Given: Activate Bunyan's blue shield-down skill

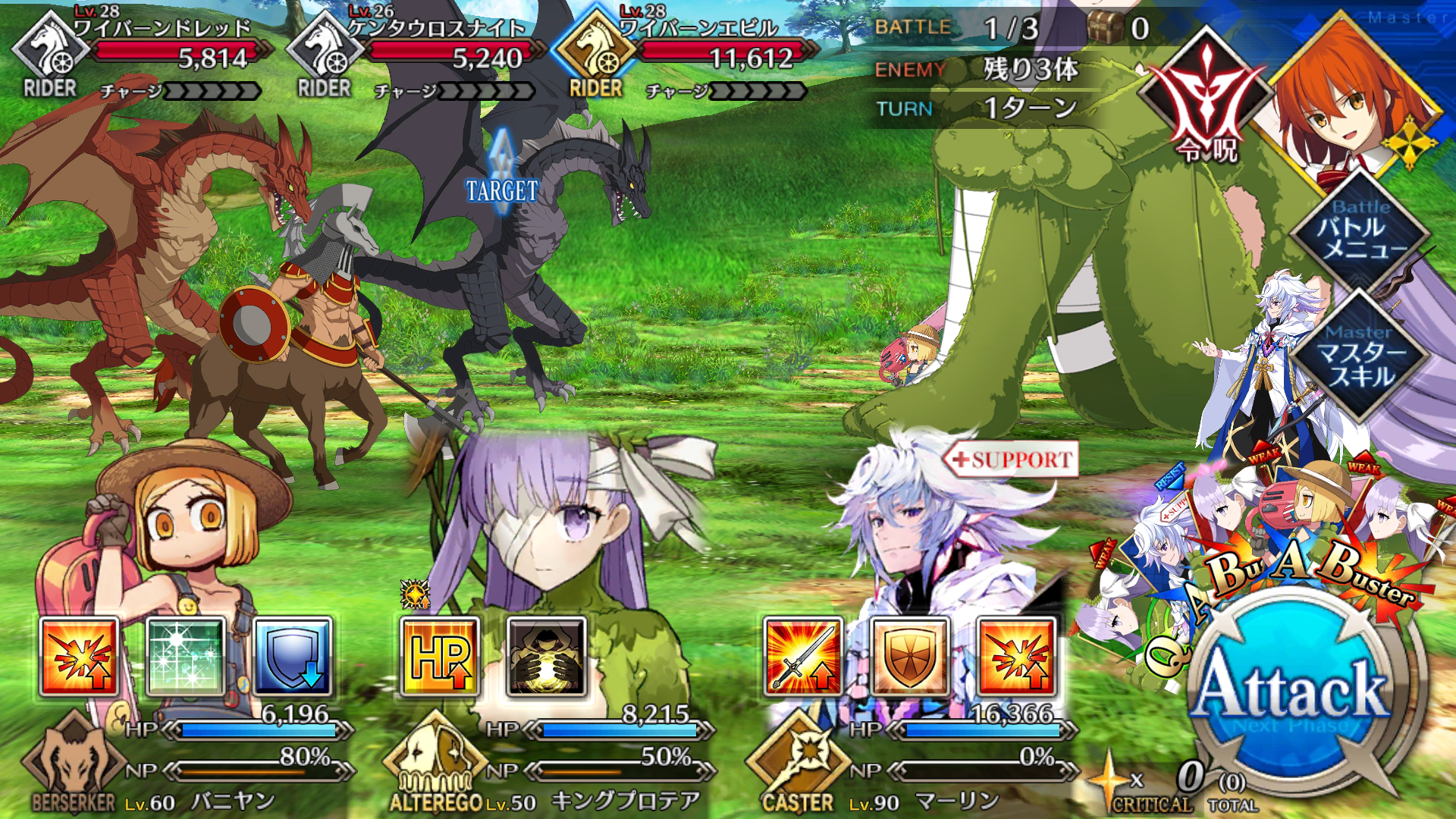Looking at the screenshot, I should pos(293,657).
